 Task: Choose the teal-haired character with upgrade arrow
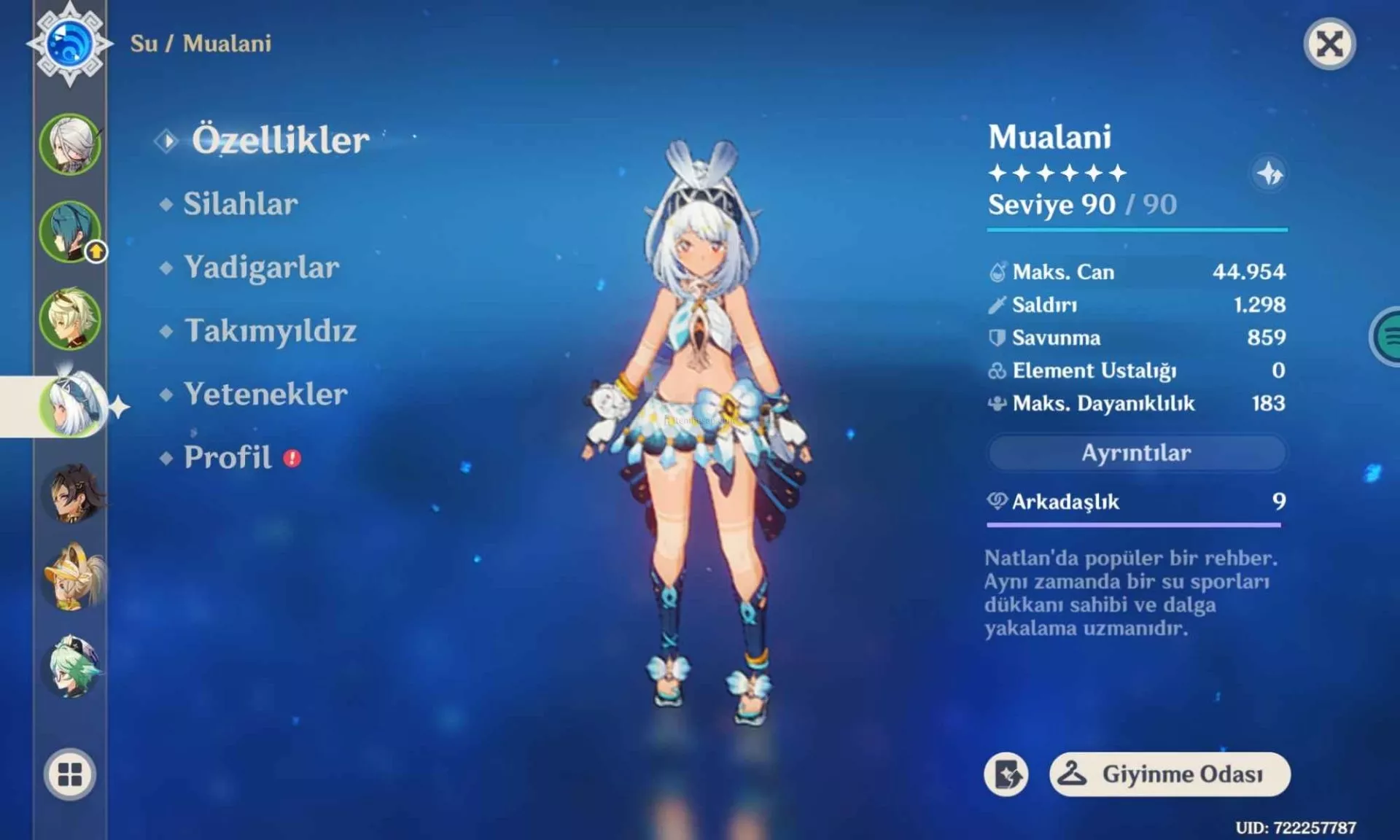(x=70, y=232)
